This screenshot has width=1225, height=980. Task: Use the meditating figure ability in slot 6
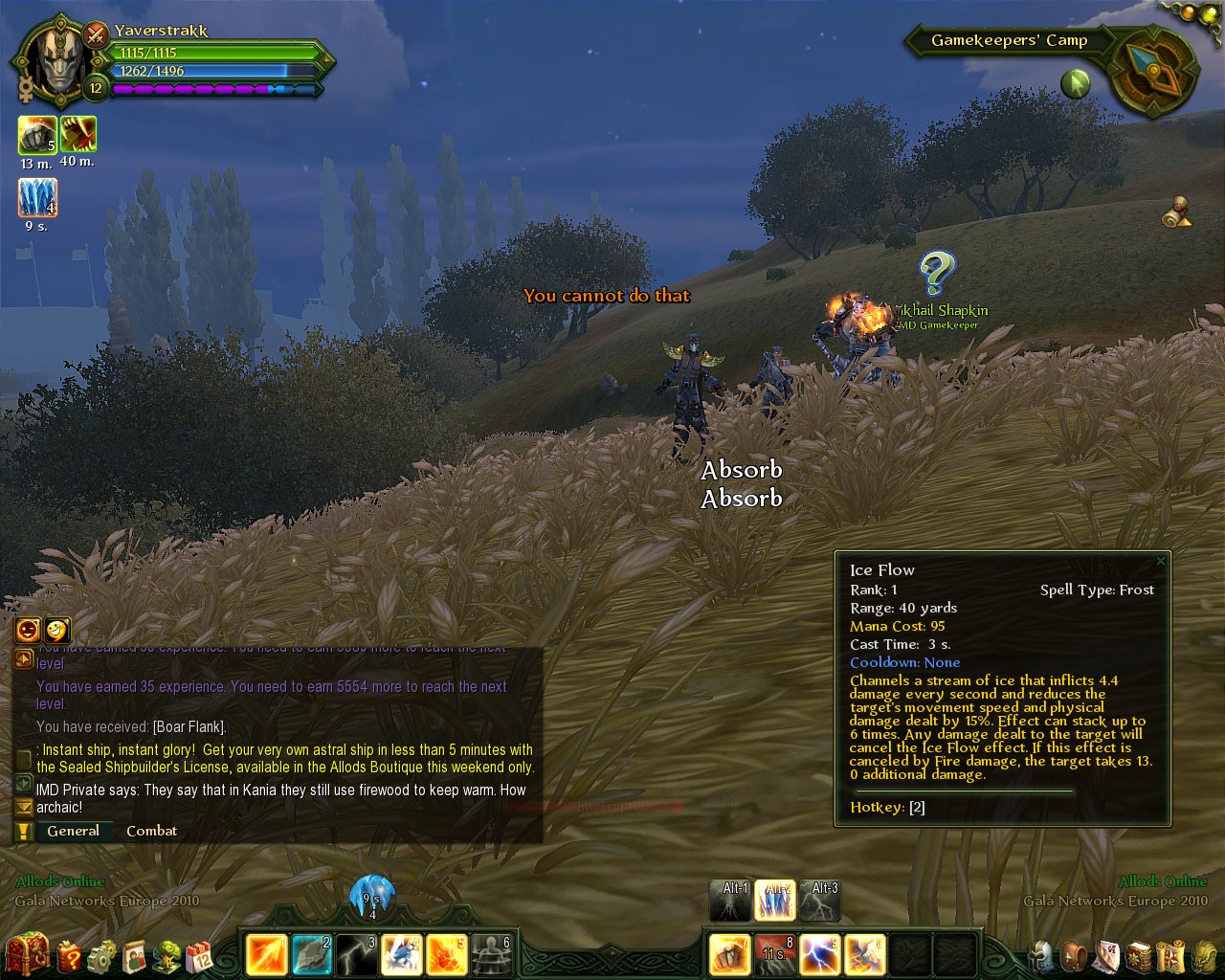[491, 954]
